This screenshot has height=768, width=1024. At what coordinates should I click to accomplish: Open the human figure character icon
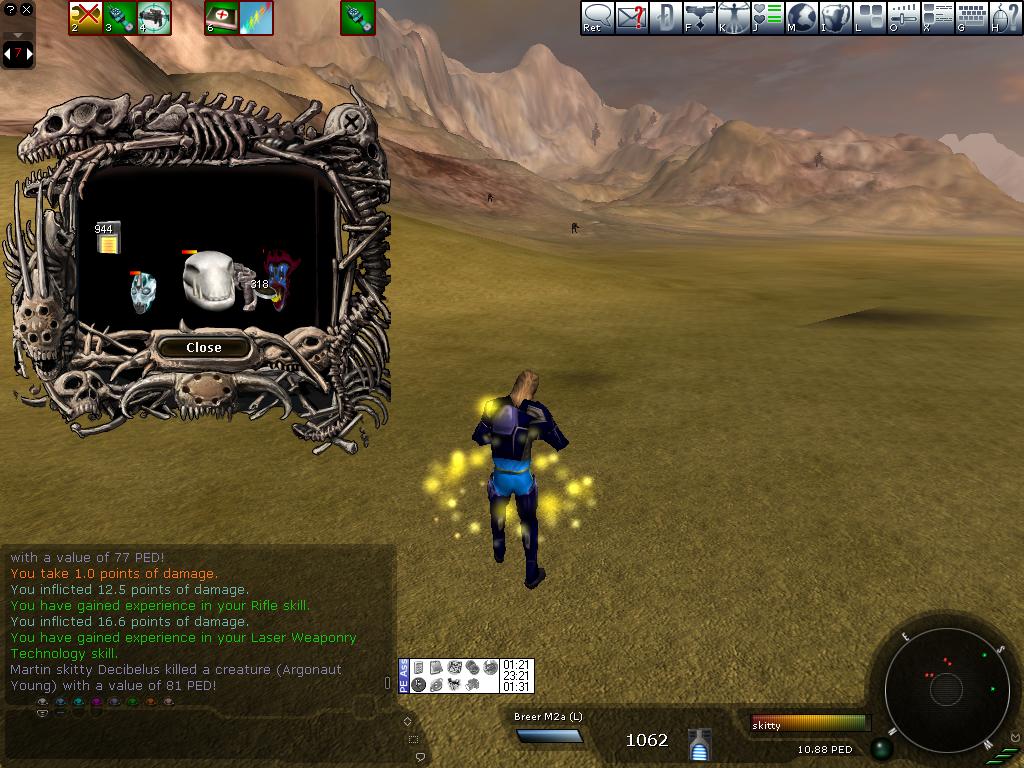pyautogui.click(x=733, y=17)
